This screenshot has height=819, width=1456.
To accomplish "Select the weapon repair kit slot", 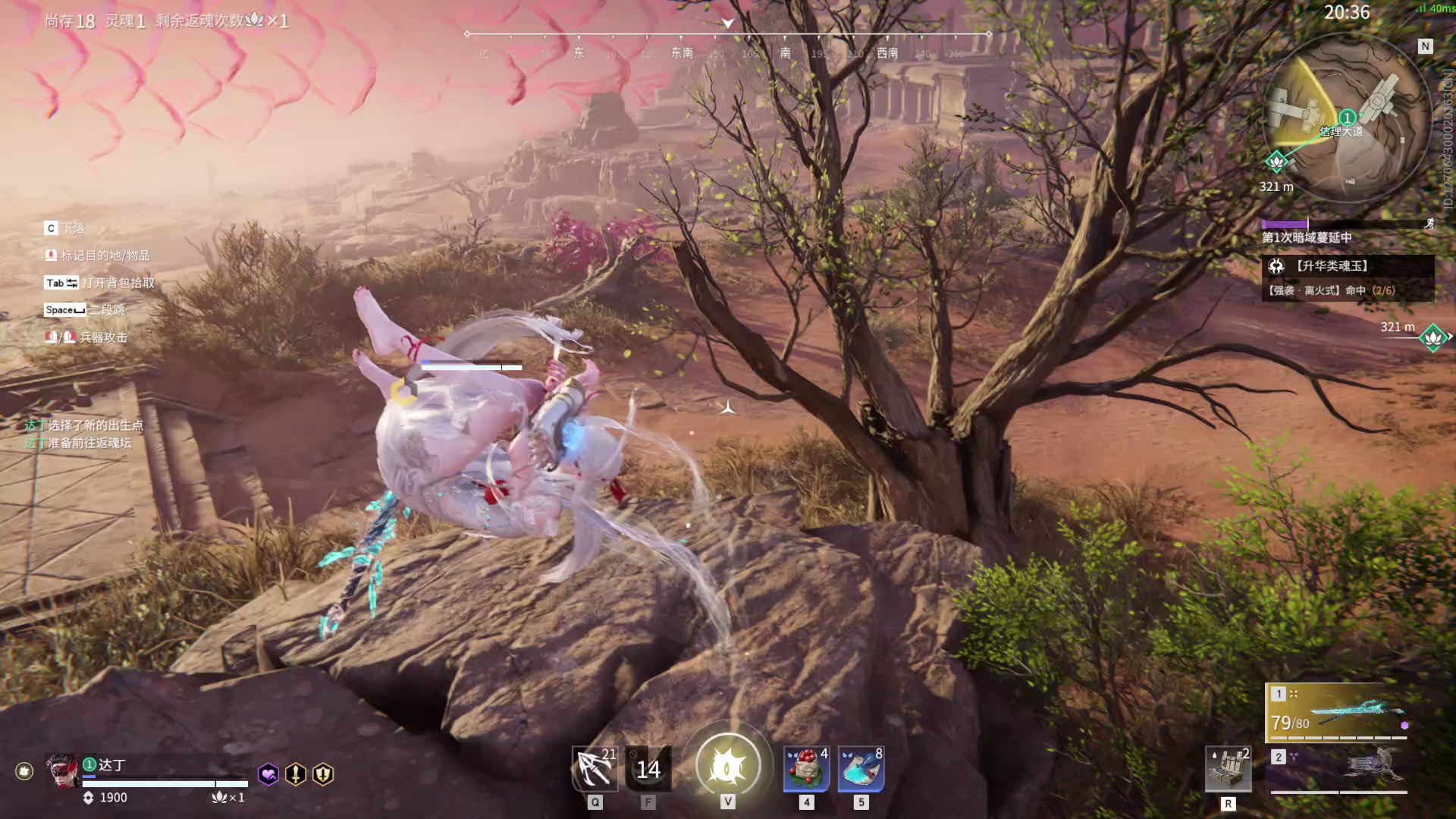I will 1228,769.
